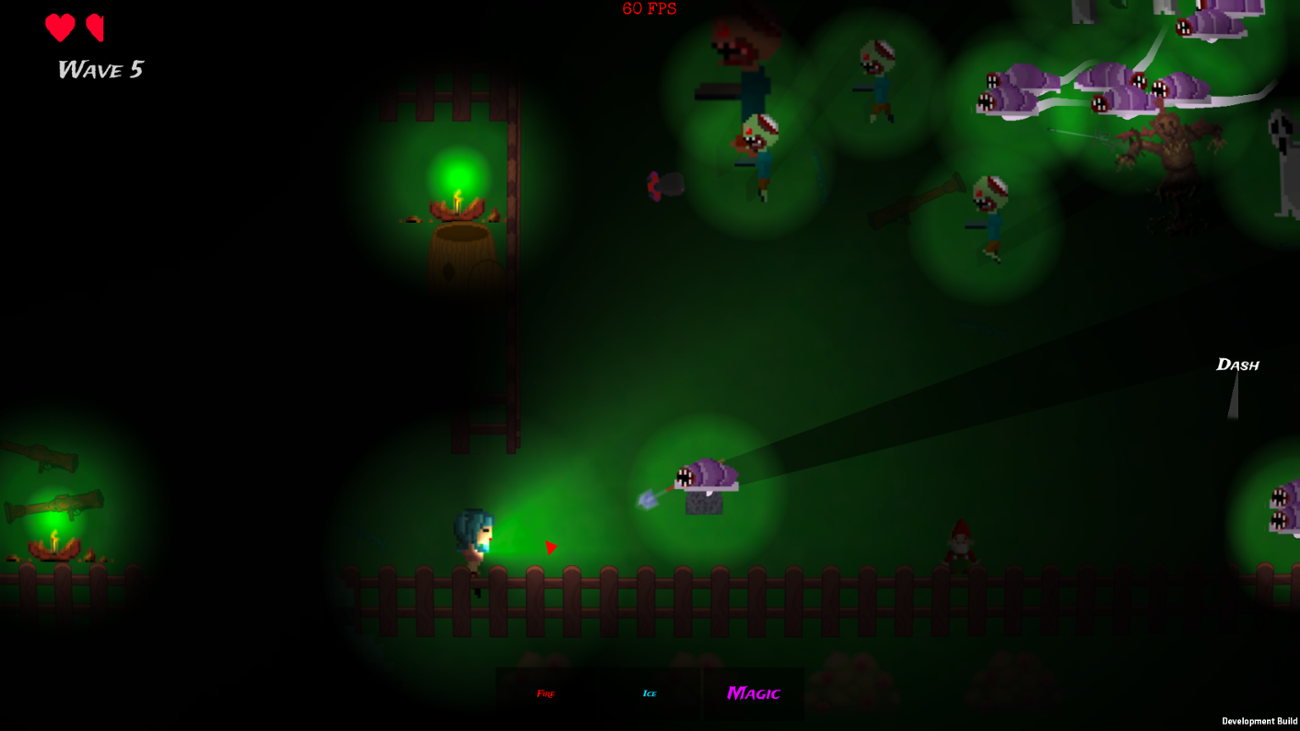The height and width of the screenshot is (731, 1300).
Task: Click the Dash ability indicator
Action: coord(1237,365)
